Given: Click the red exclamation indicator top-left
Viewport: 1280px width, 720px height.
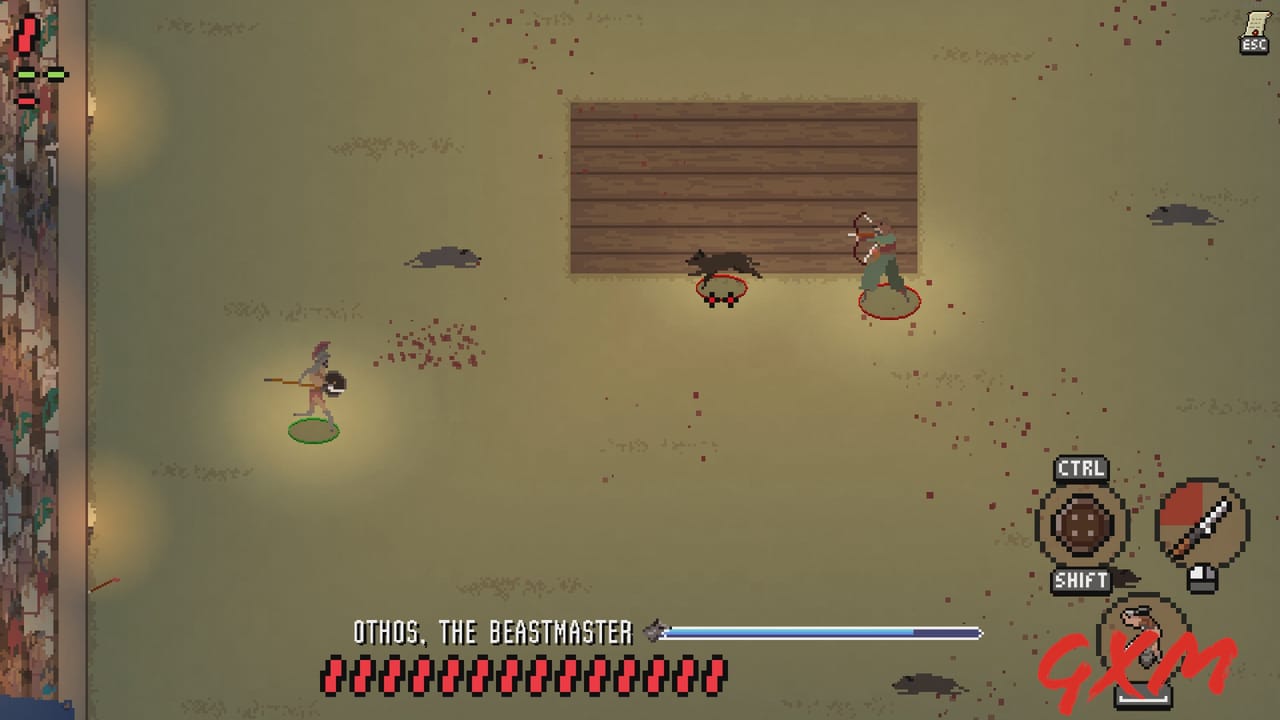Looking at the screenshot, I should (x=25, y=32).
